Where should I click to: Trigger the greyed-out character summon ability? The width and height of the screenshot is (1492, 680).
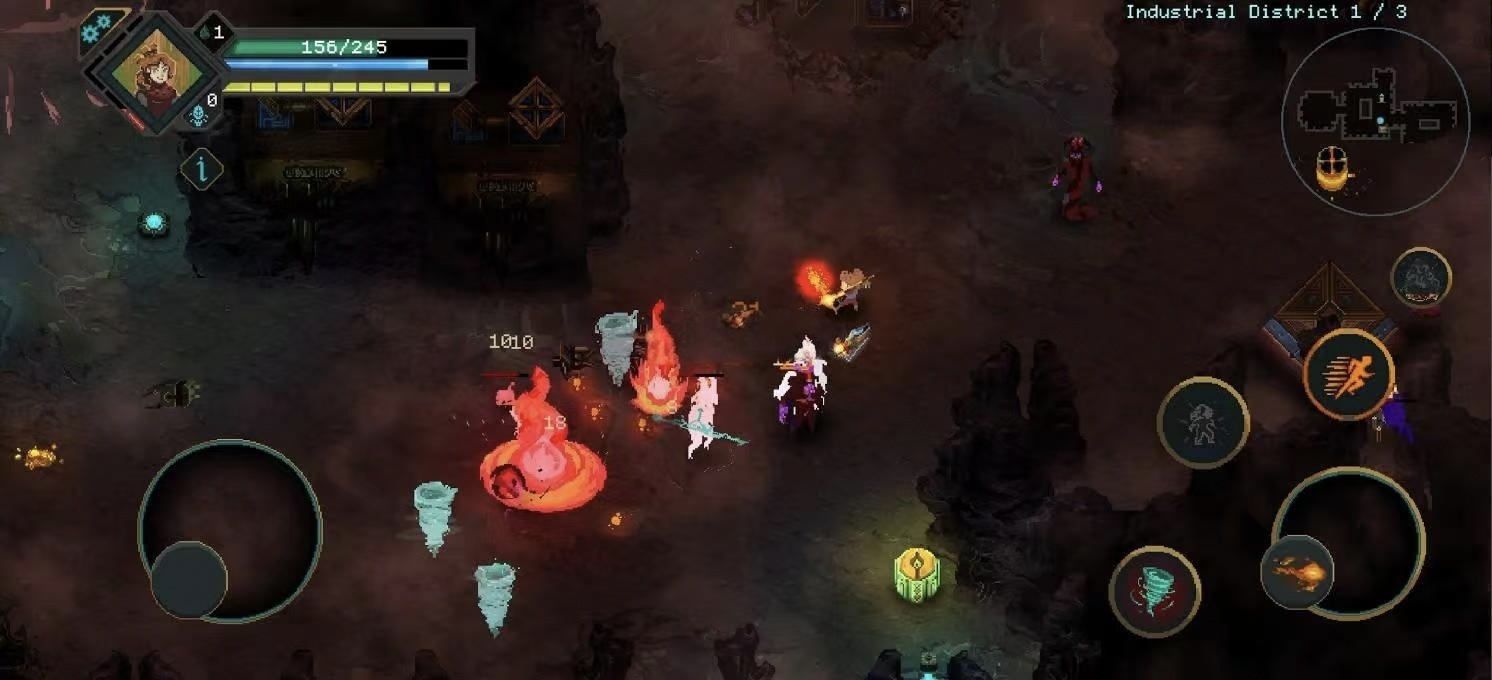[1203, 422]
